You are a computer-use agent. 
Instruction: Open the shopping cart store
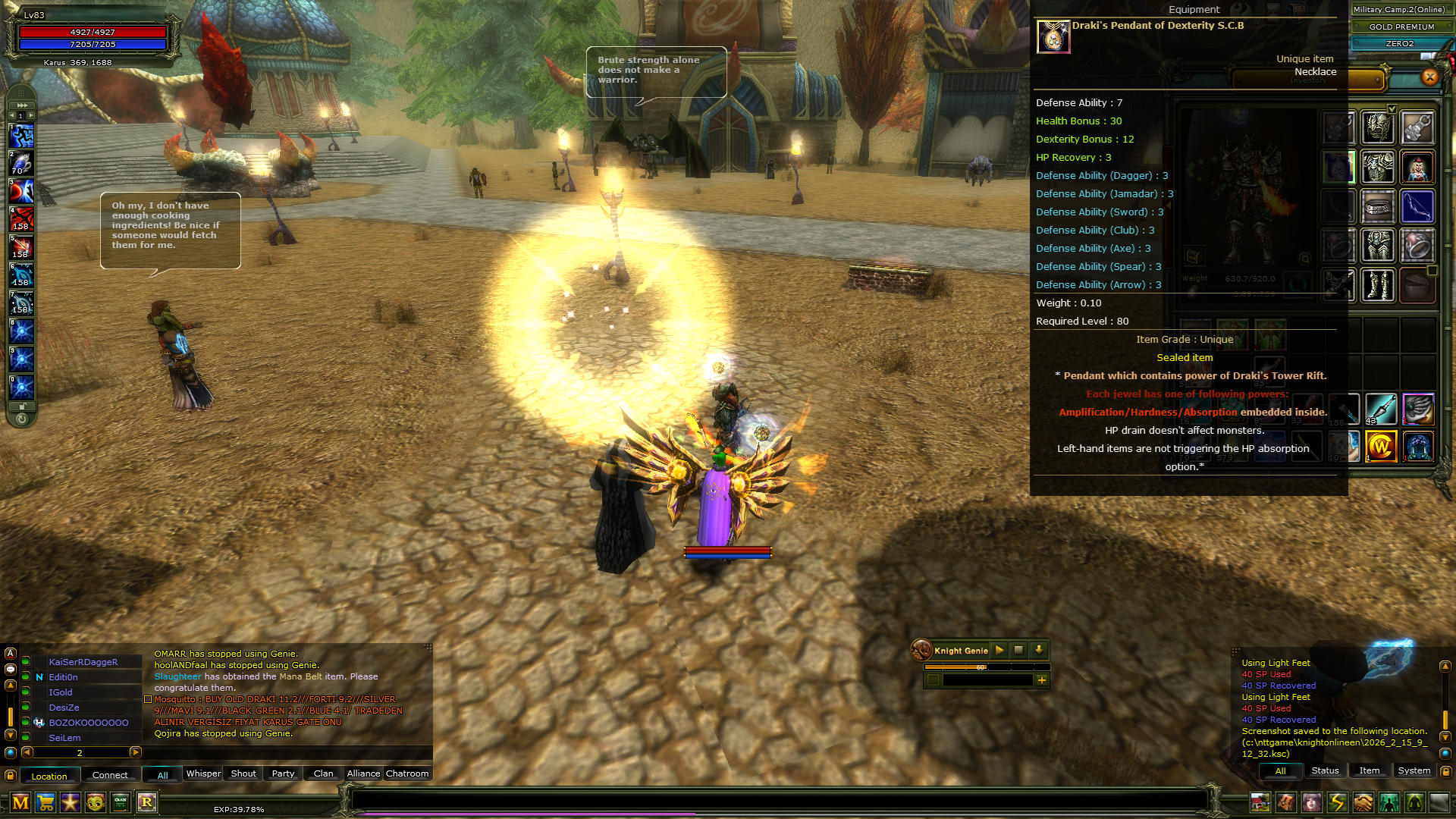click(45, 802)
